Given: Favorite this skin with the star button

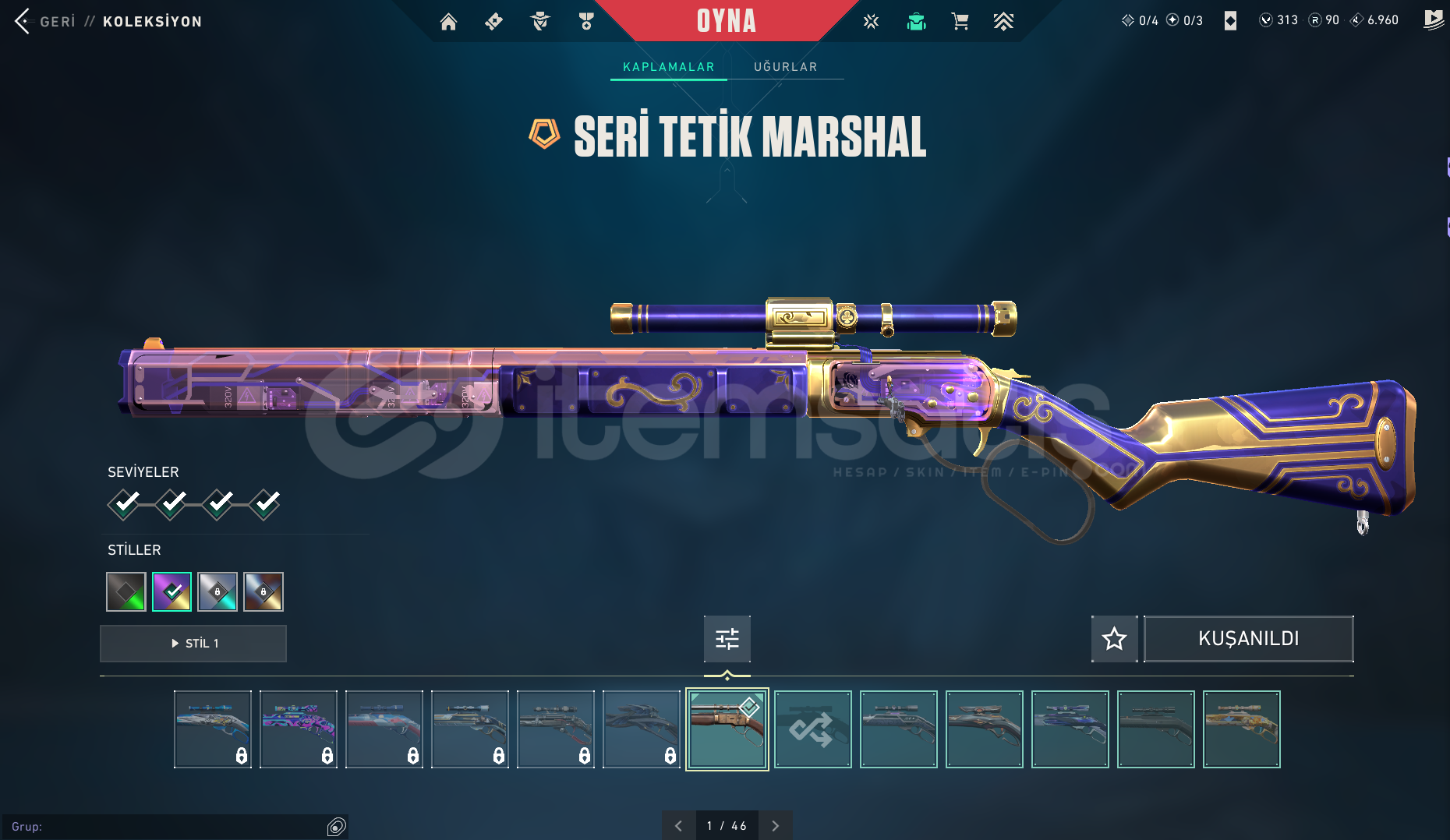Looking at the screenshot, I should [x=1114, y=639].
